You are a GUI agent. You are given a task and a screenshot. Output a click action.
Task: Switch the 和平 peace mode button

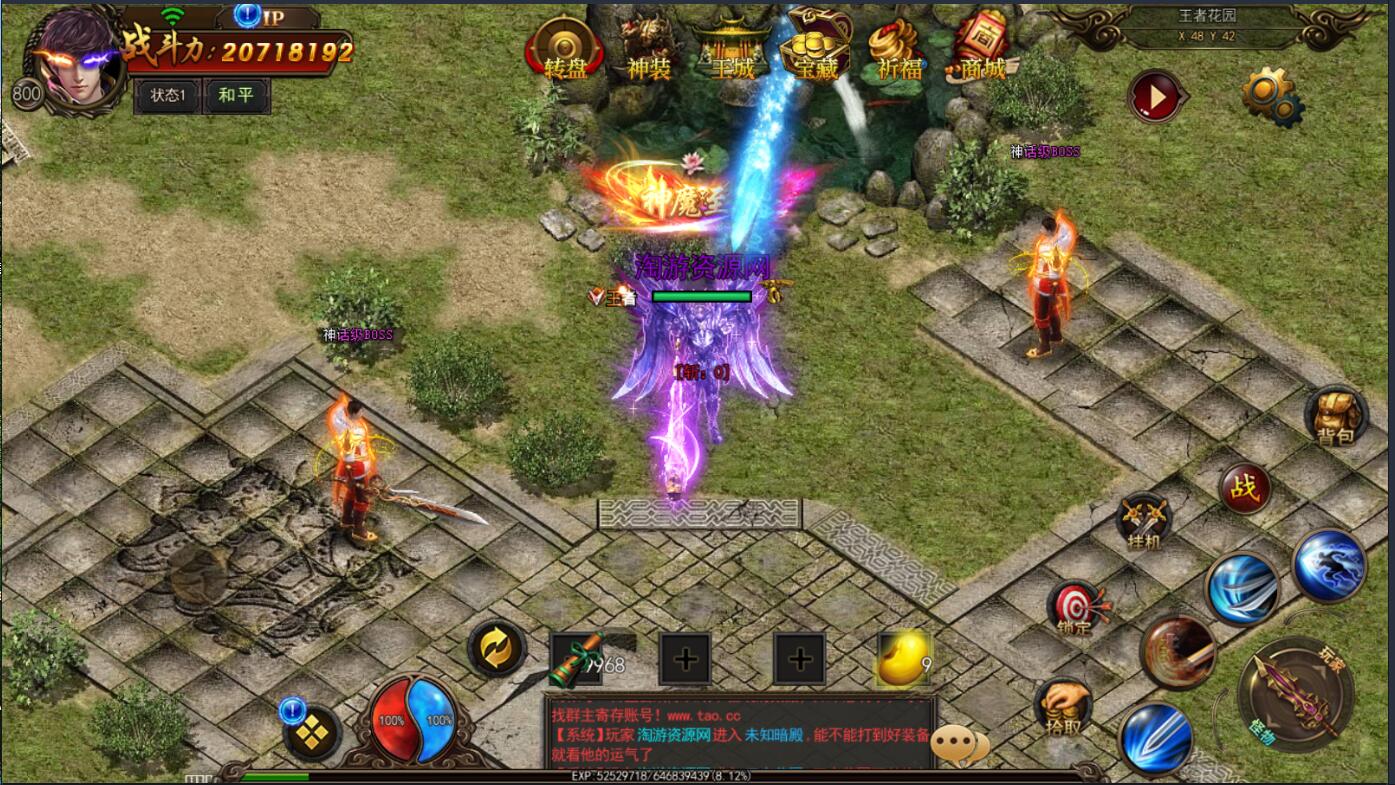point(236,96)
